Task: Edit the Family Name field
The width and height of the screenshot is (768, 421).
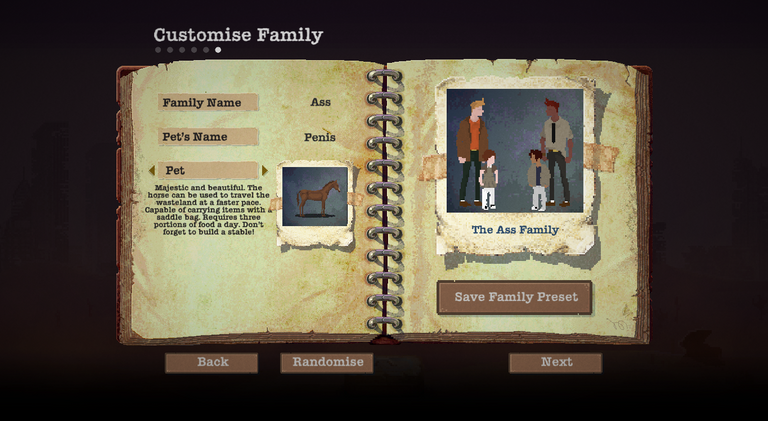Action: coord(320,102)
